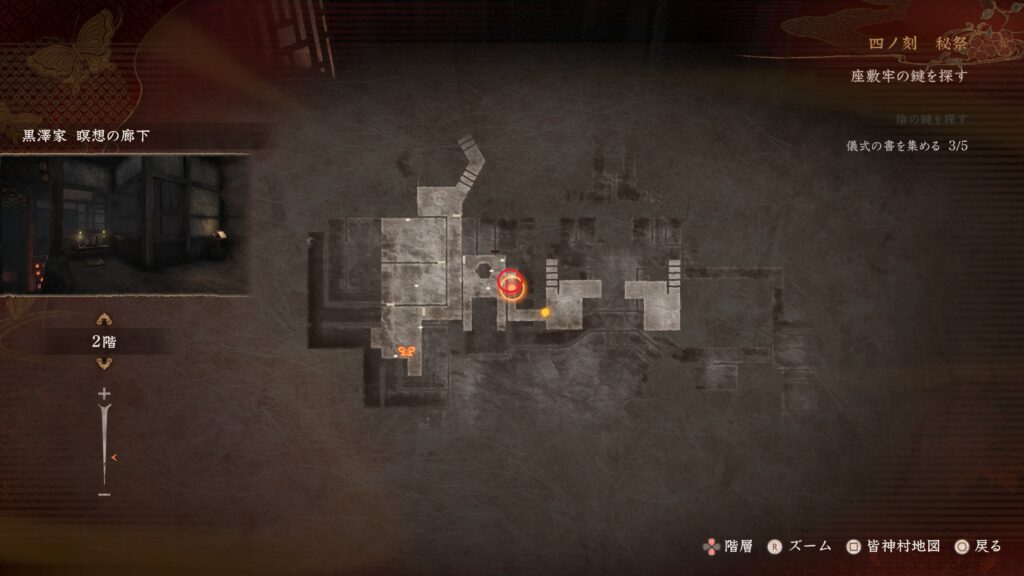Click the plus sign on the zoom slider
The image size is (1024, 576).
pyautogui.click(x=104, y=395)
